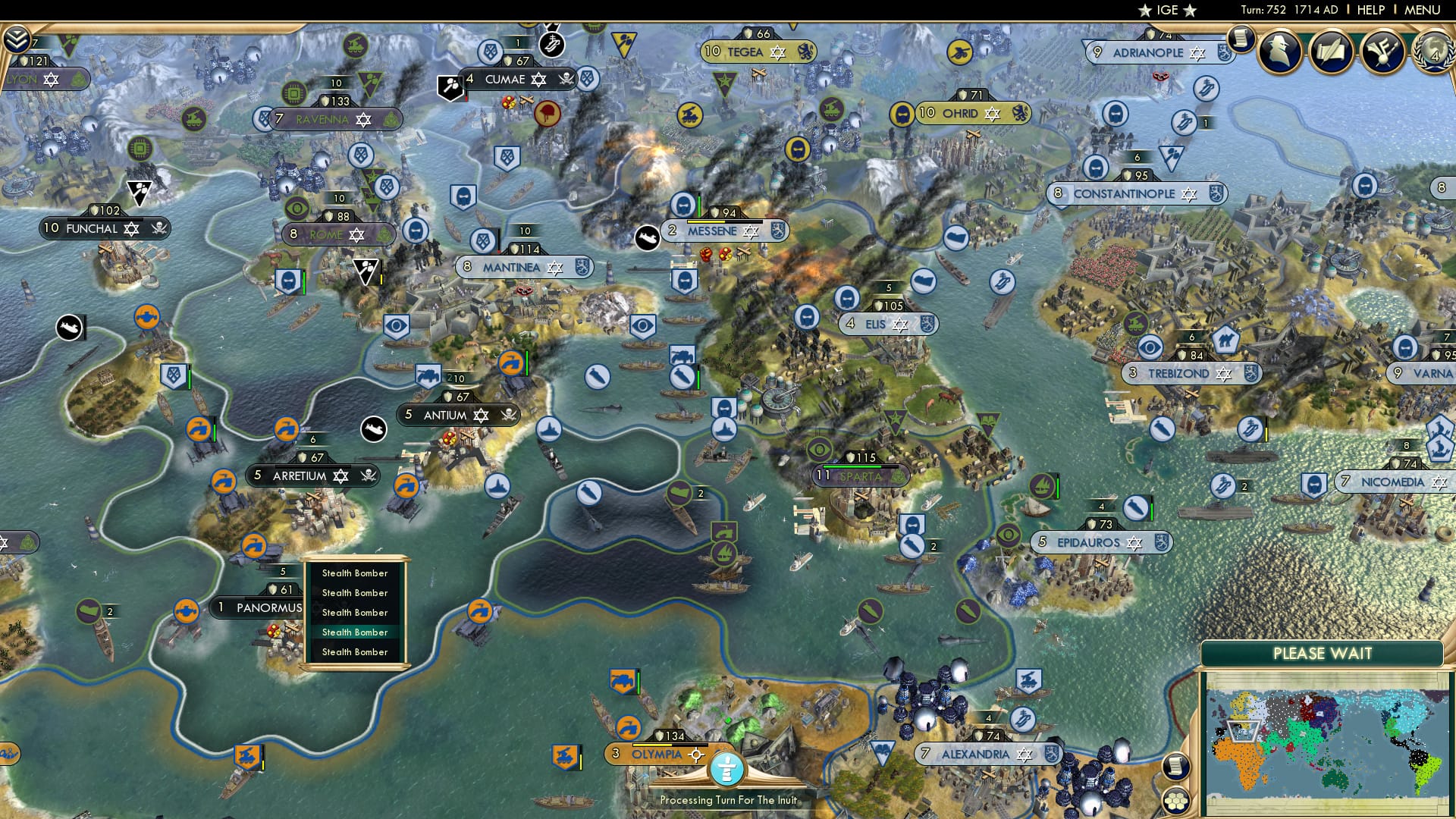Click the scroll icon above the minimap
This screenshot has height=819, width=1456.
(x=1175, y=767)
